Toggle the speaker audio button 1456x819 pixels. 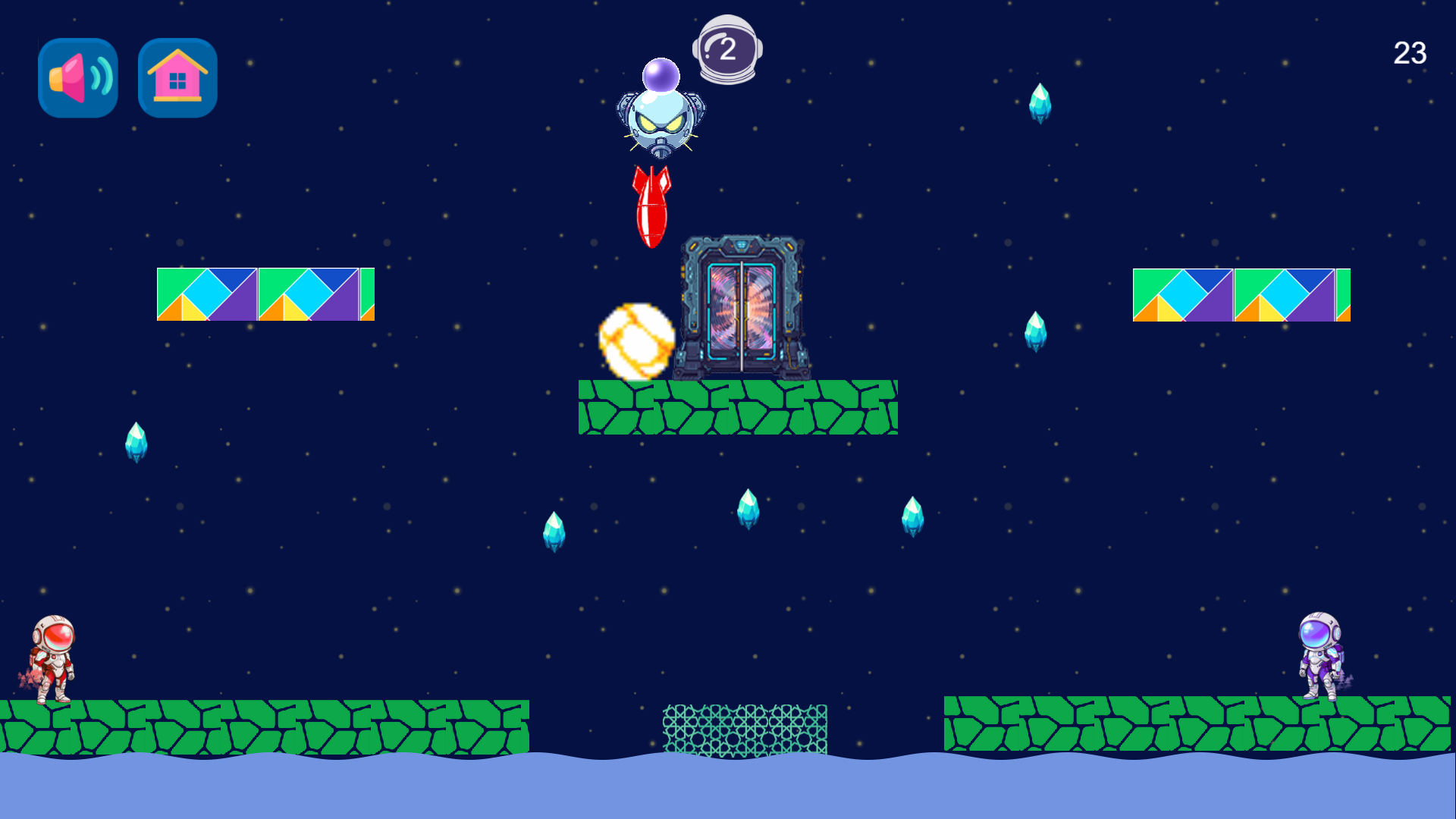[77, 78]
